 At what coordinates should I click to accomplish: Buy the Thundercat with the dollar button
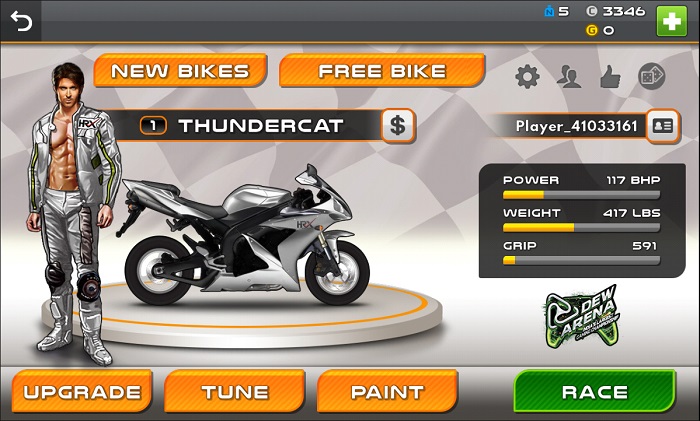tap(398, 126)
